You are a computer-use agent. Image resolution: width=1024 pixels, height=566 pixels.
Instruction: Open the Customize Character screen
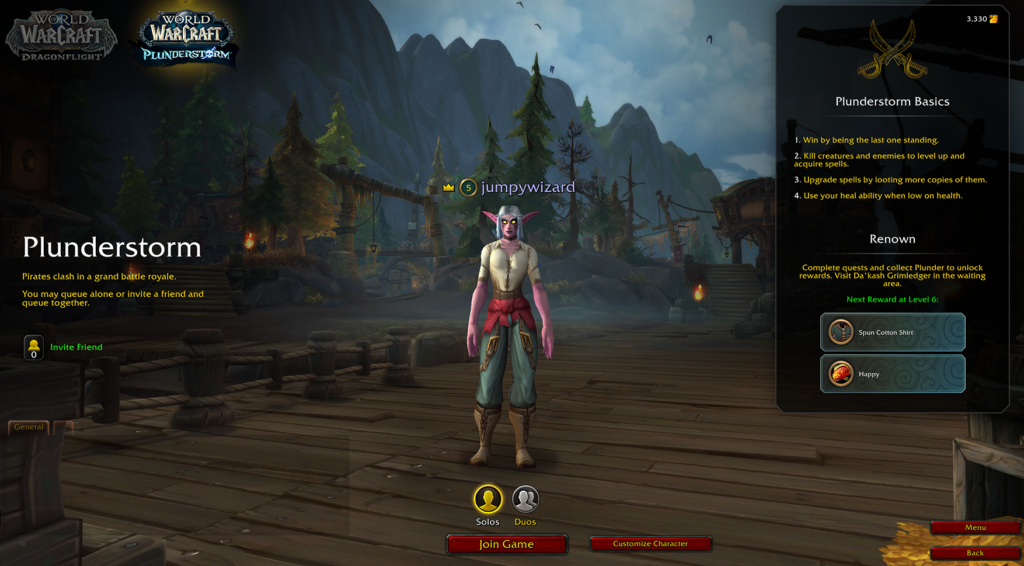tap(650, 544)
